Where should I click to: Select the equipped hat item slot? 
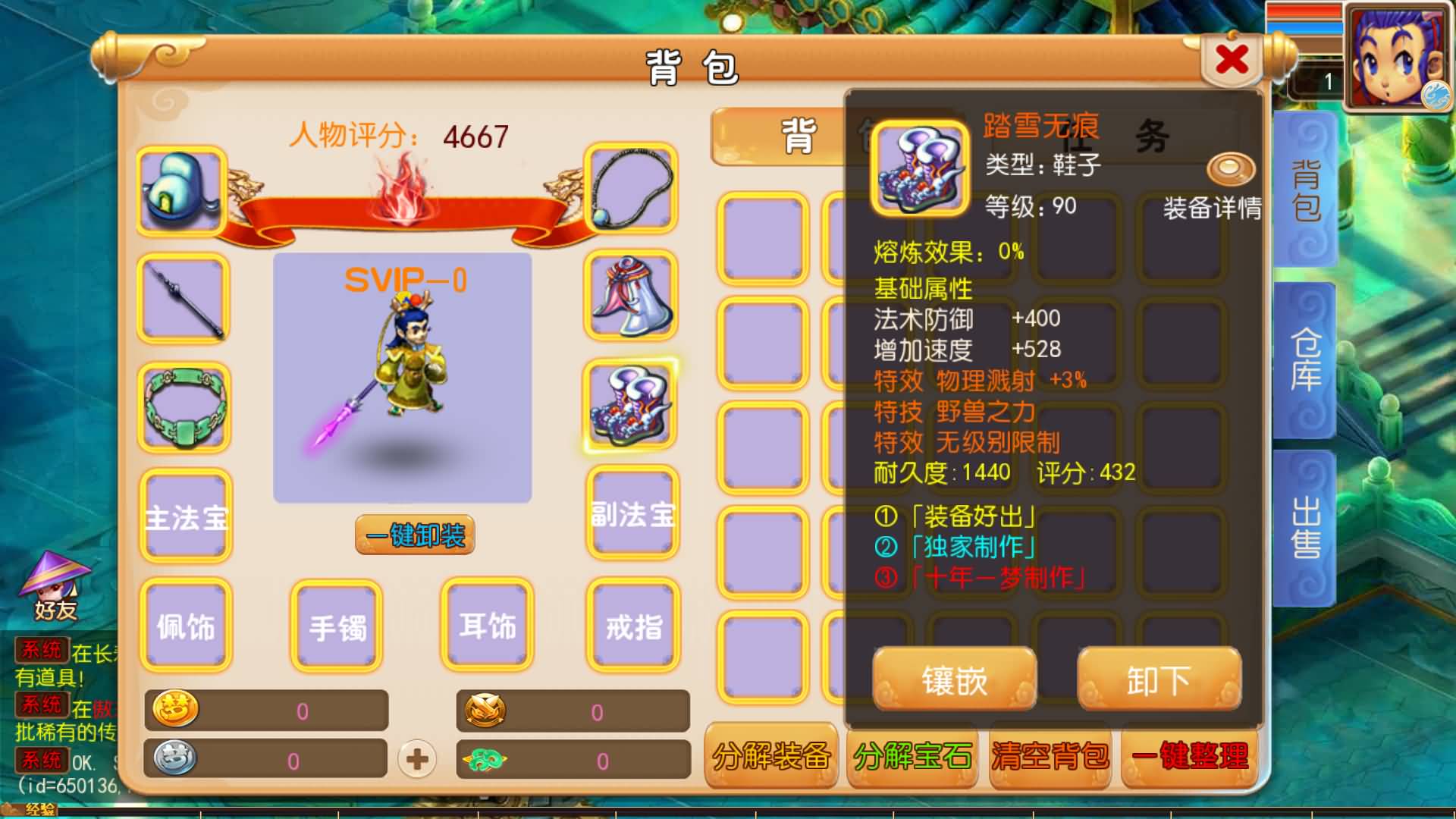click(x=182, y=190)
